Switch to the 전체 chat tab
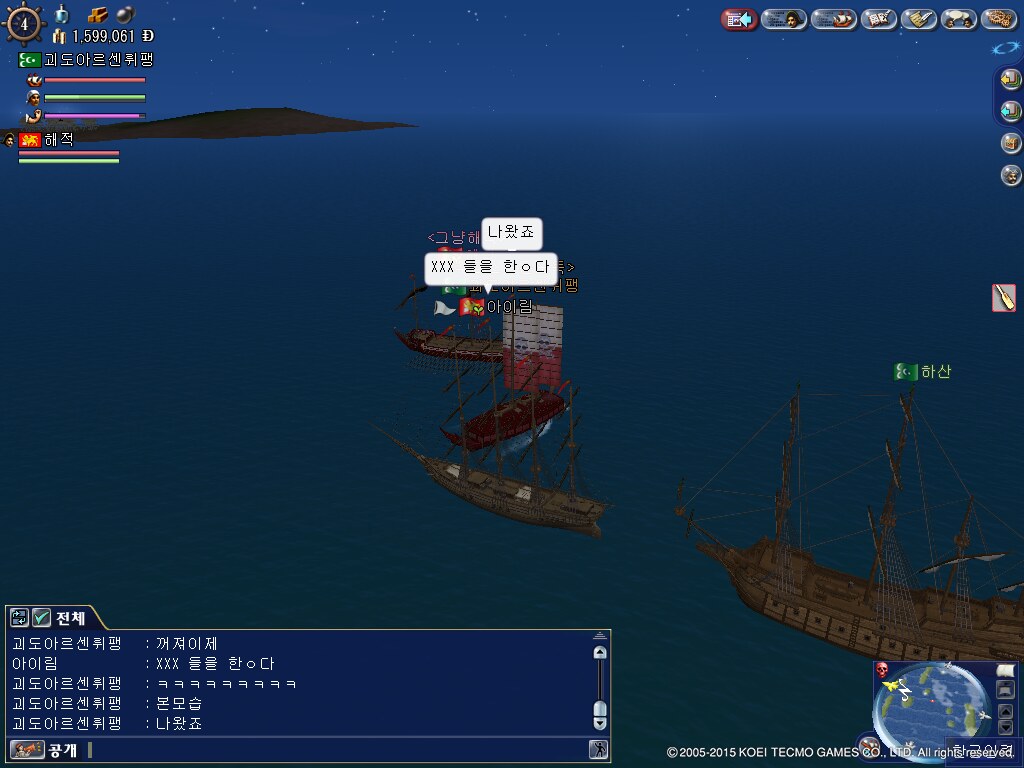The image size is (1024, 768). point(70,618)
